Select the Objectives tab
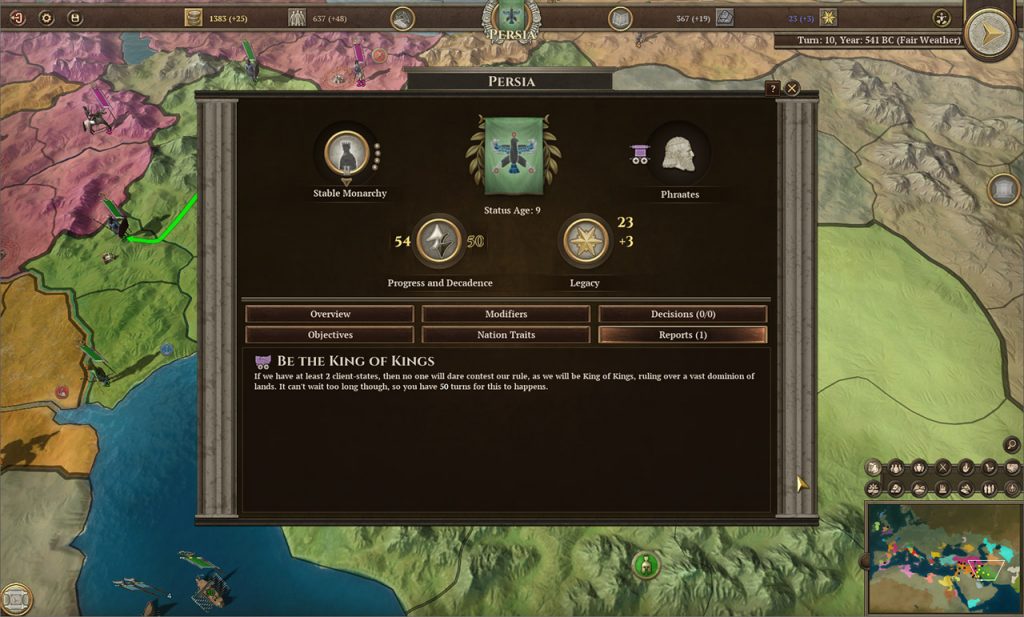 point(330,335)
